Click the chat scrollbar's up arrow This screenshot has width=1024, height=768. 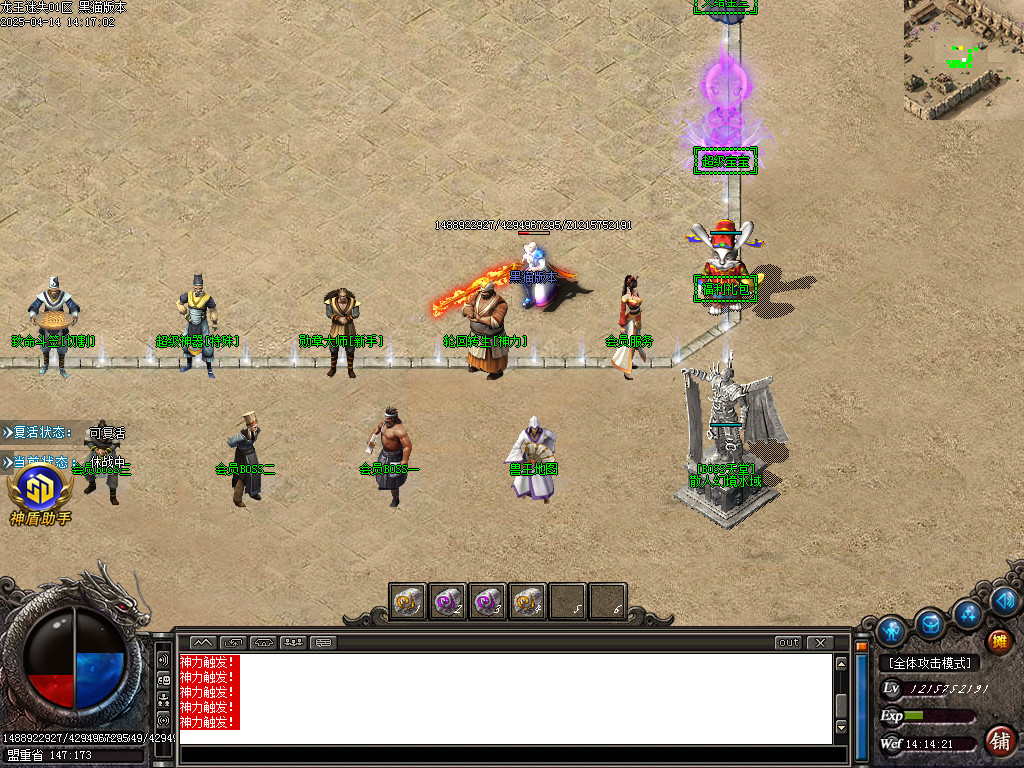[x=842, y=664]
